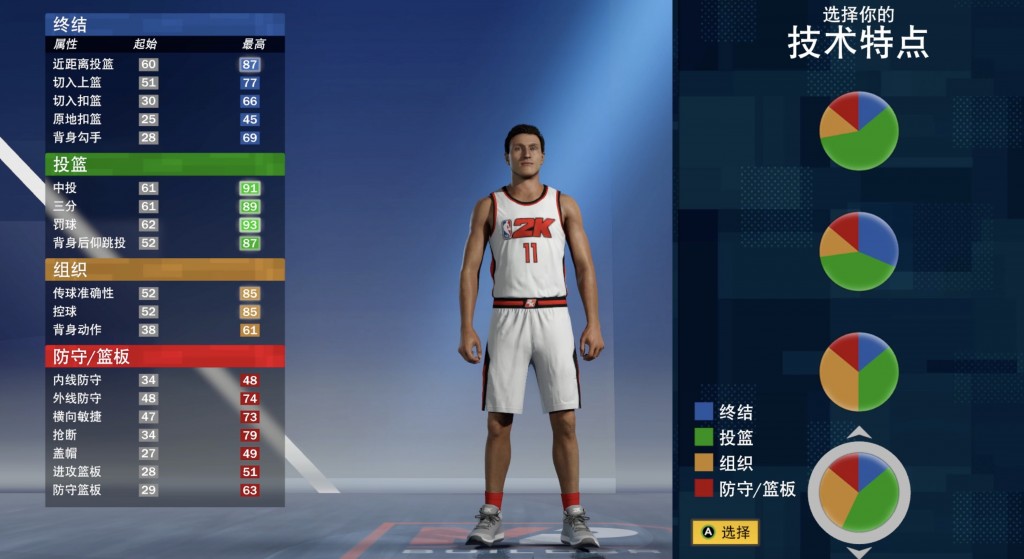Select the mostly green shooting-heavy pie chart
Viewport: 1024px width, 559px height.
(x=858, y=130)
